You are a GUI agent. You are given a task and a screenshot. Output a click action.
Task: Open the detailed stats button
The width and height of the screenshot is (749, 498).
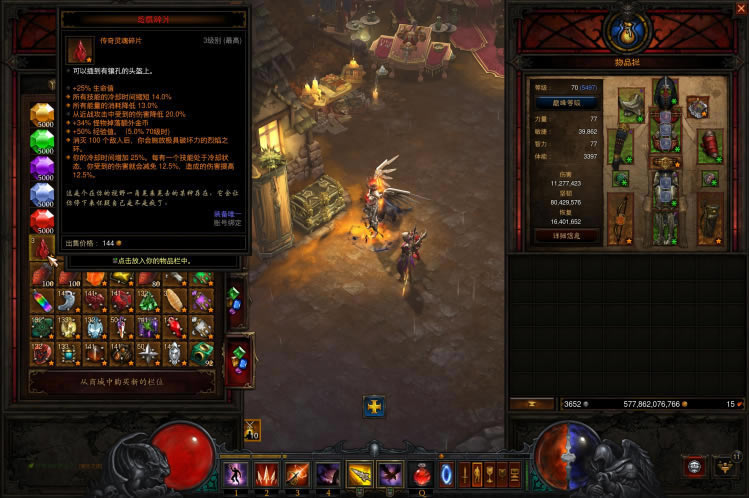point(567,236)
